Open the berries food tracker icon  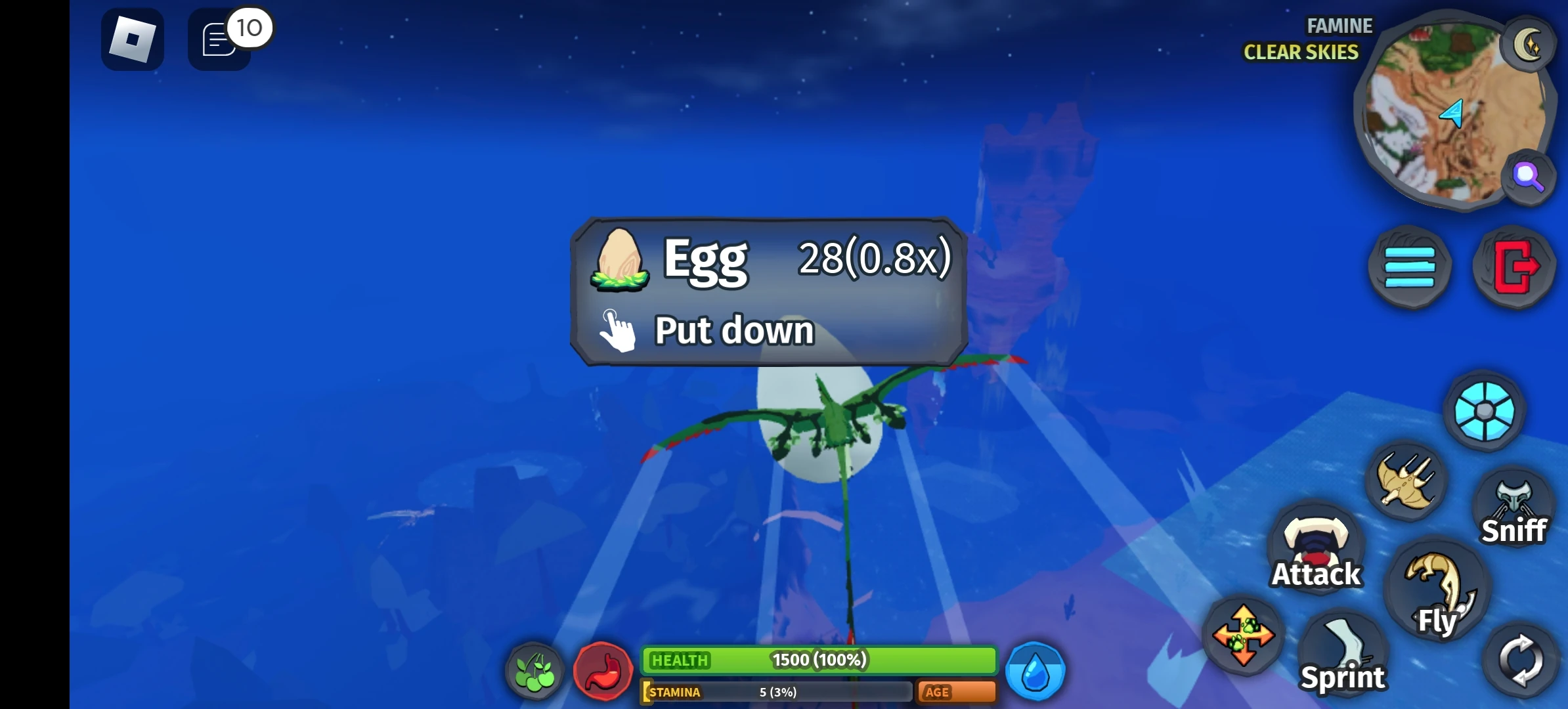534,671
